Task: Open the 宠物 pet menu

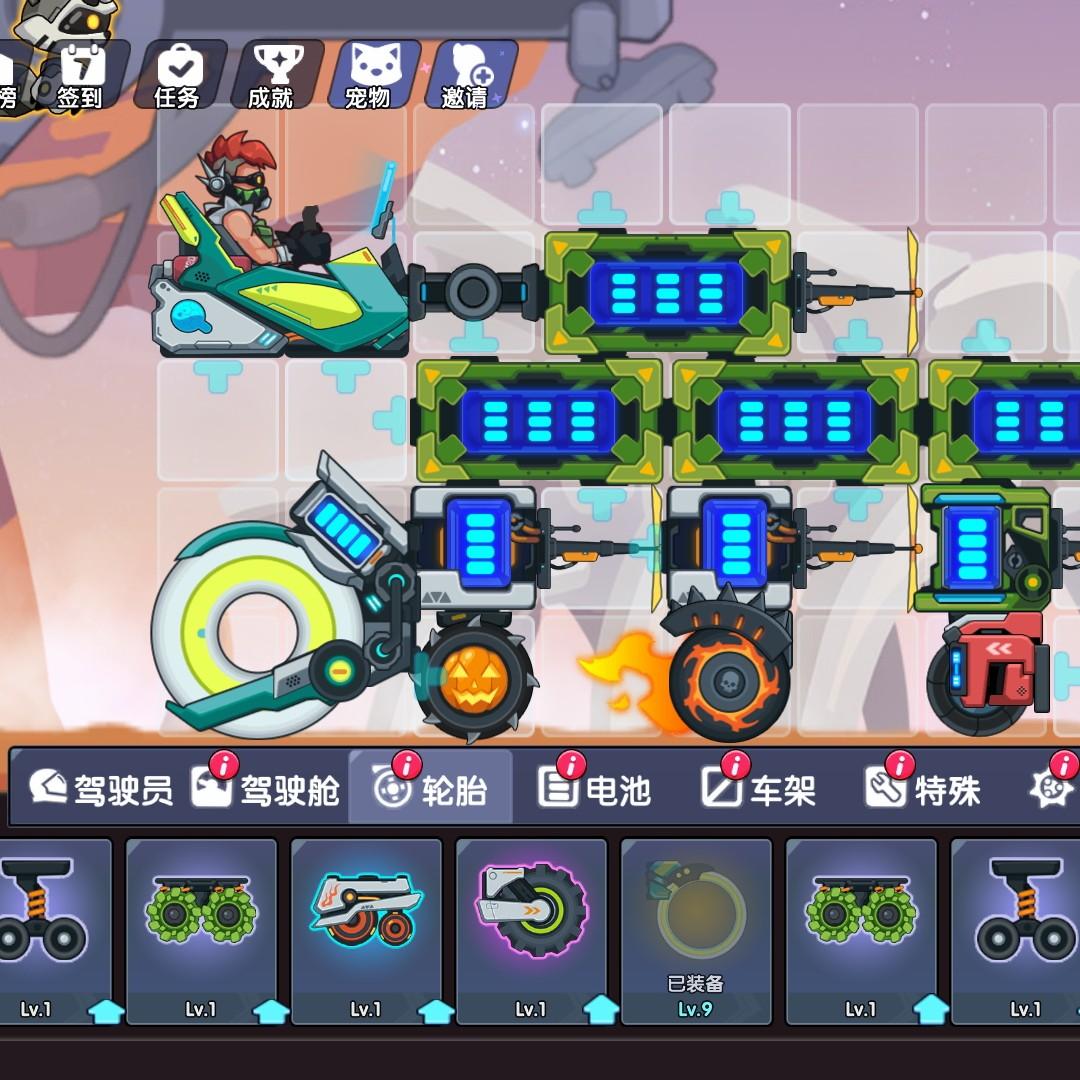Action: click(x=367, y=75)
